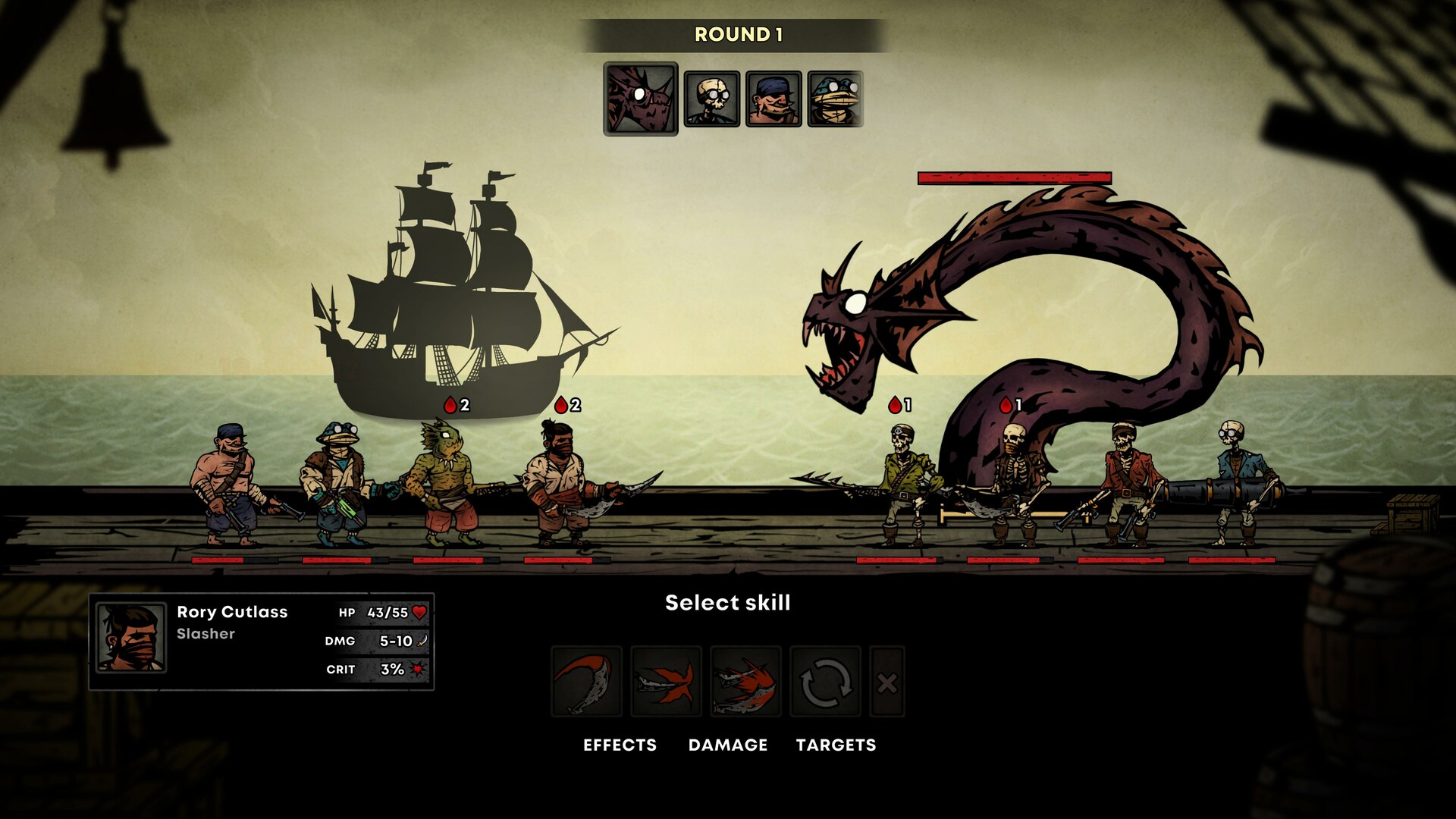Select the sea serpent turn order portrait
Viewport: 1456px width, 819px height.
pos(641,99)
